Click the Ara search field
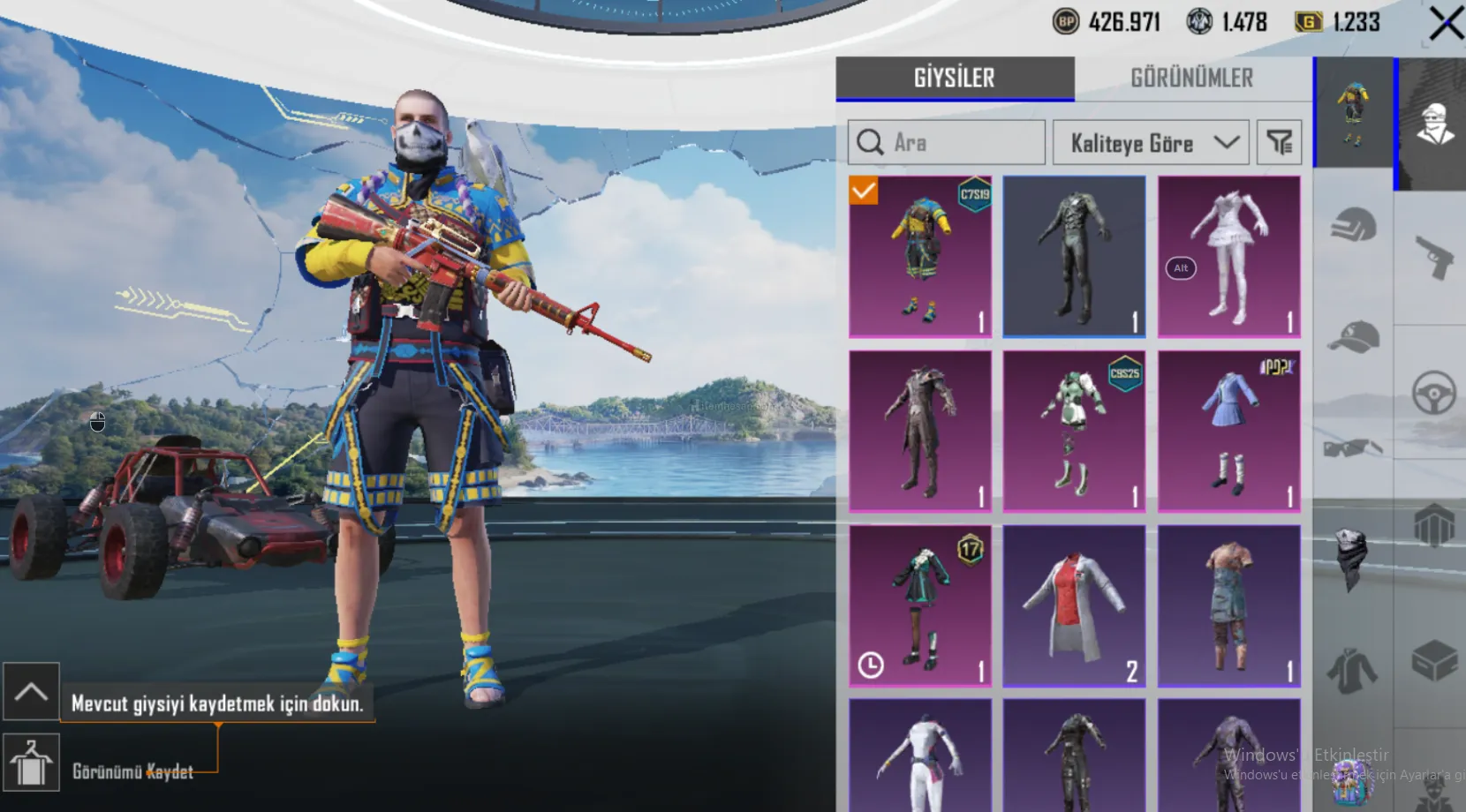The image size is (1466, 812). click(x=947, y=143)
